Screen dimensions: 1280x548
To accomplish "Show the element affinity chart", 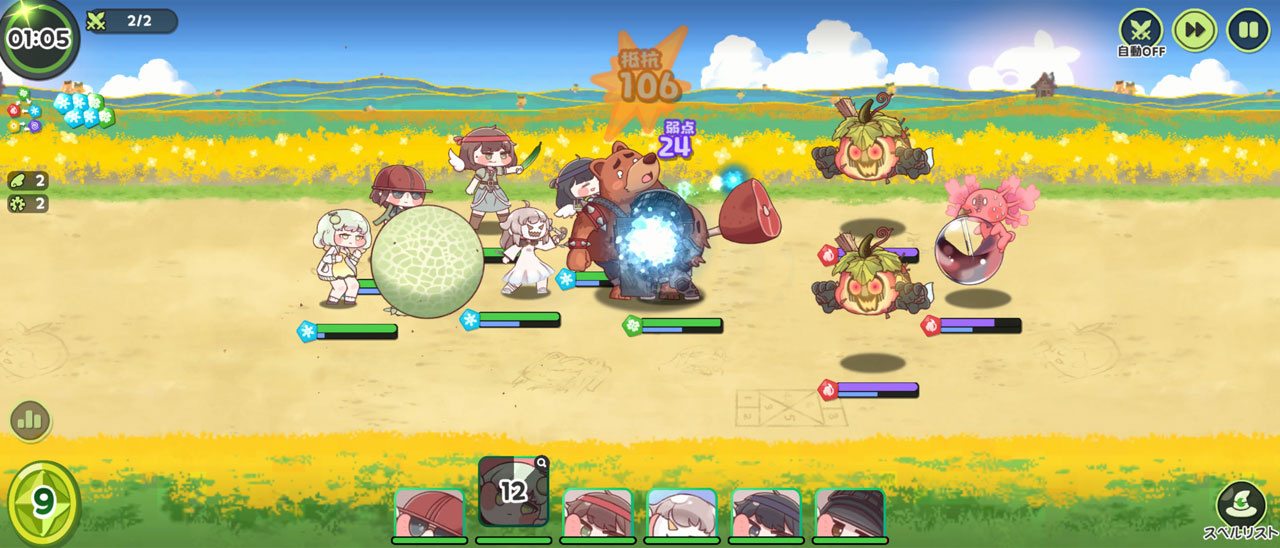I will tap(24, 112).
